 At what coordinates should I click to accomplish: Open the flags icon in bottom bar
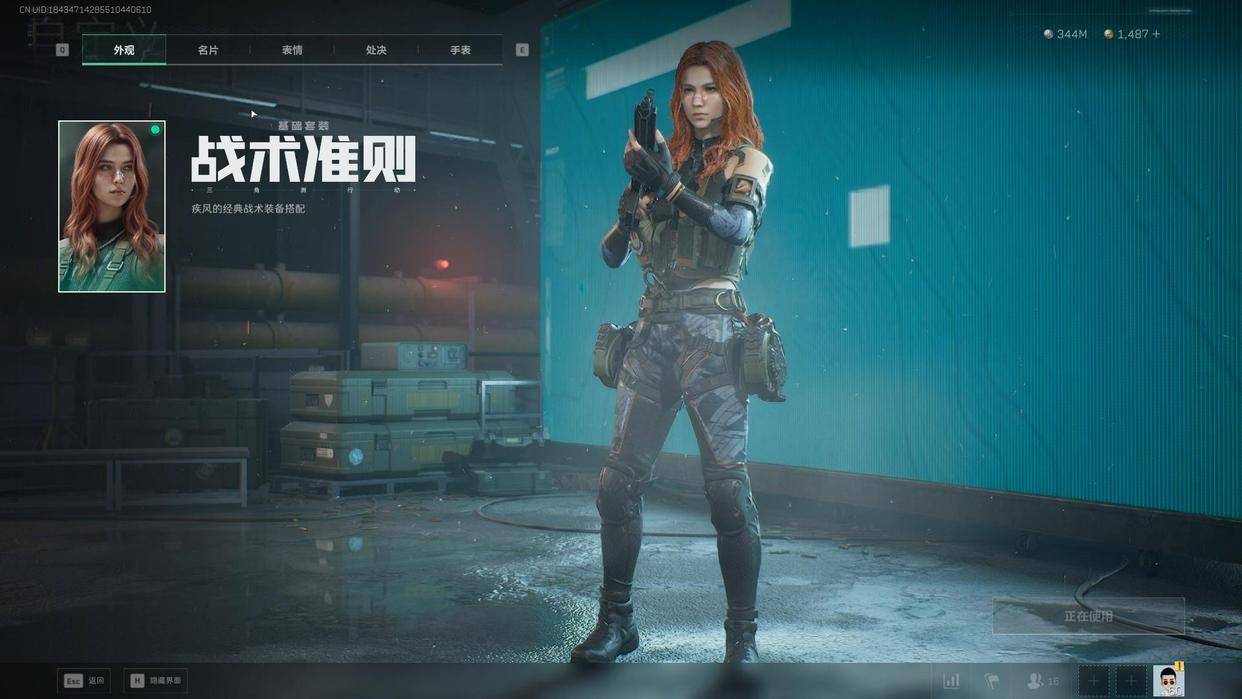coord(992,681)
